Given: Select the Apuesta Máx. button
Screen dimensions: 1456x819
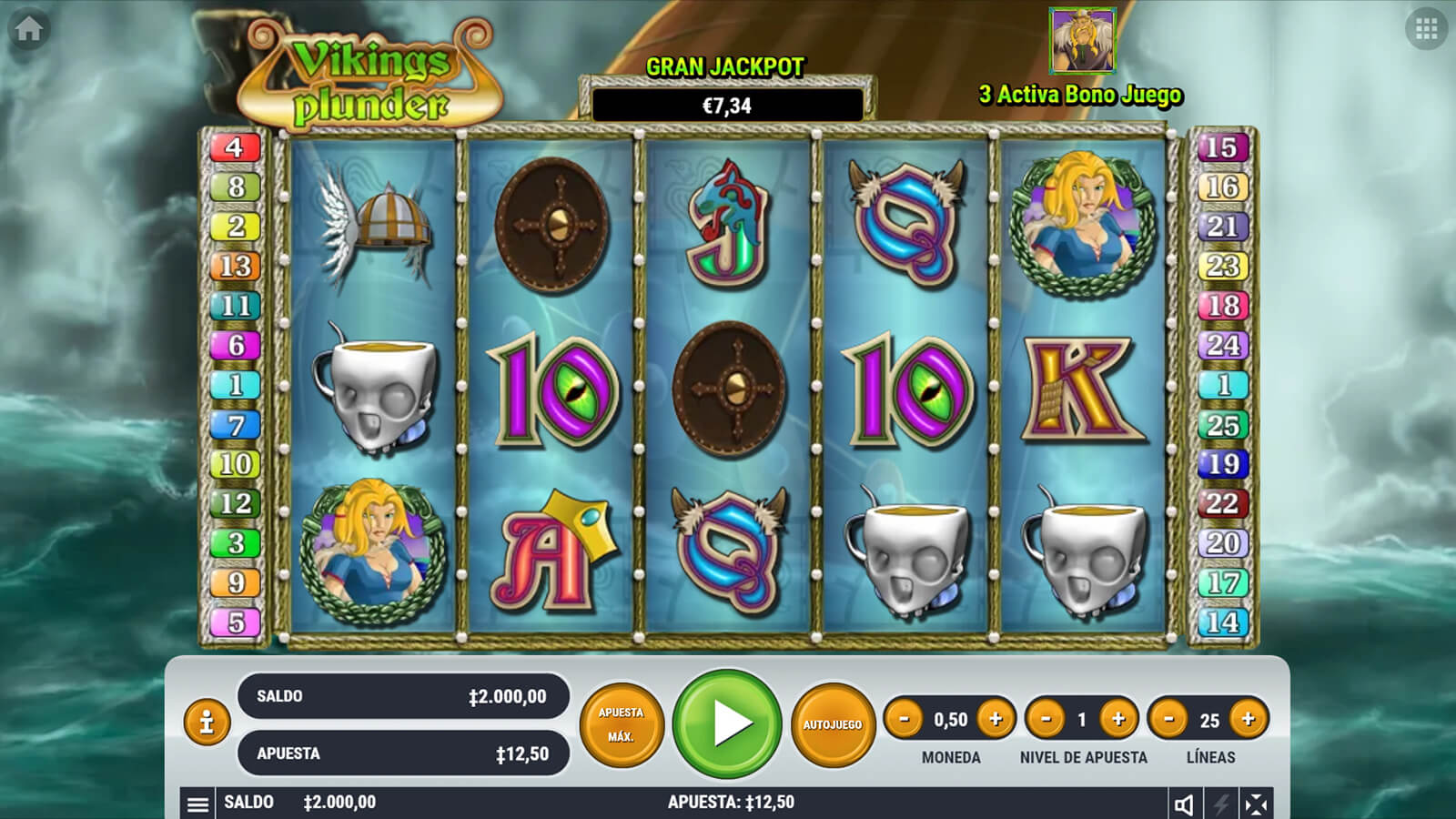Looking at the screenshot, I should 622,724.
